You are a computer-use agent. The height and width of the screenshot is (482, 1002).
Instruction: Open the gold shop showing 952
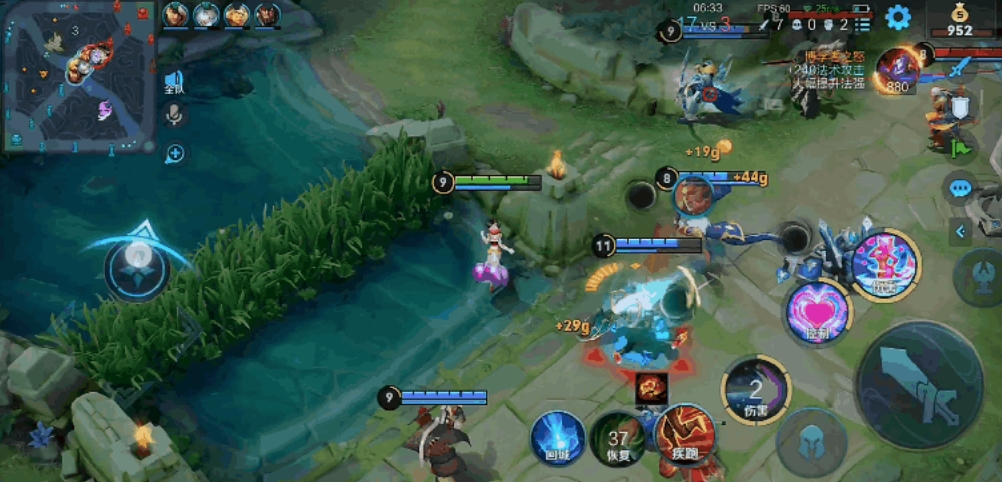958,20
